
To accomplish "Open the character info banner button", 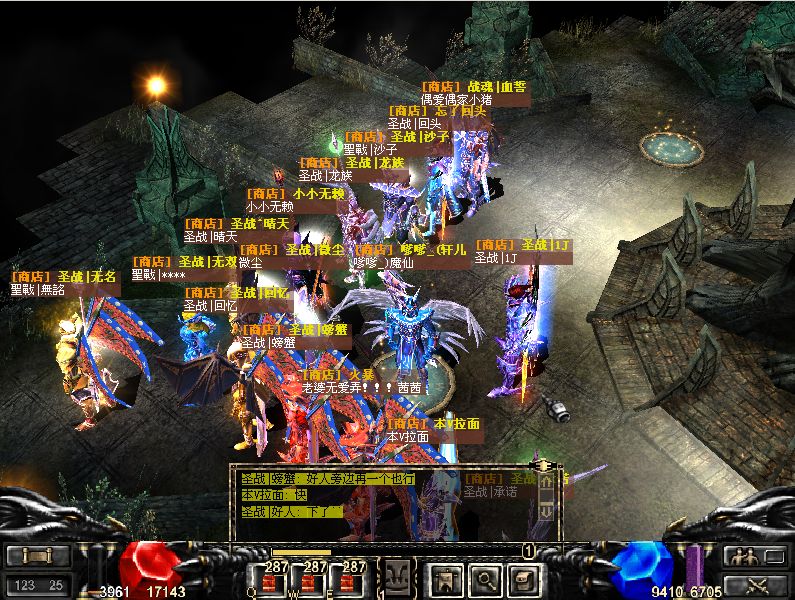I will [446, 578].
